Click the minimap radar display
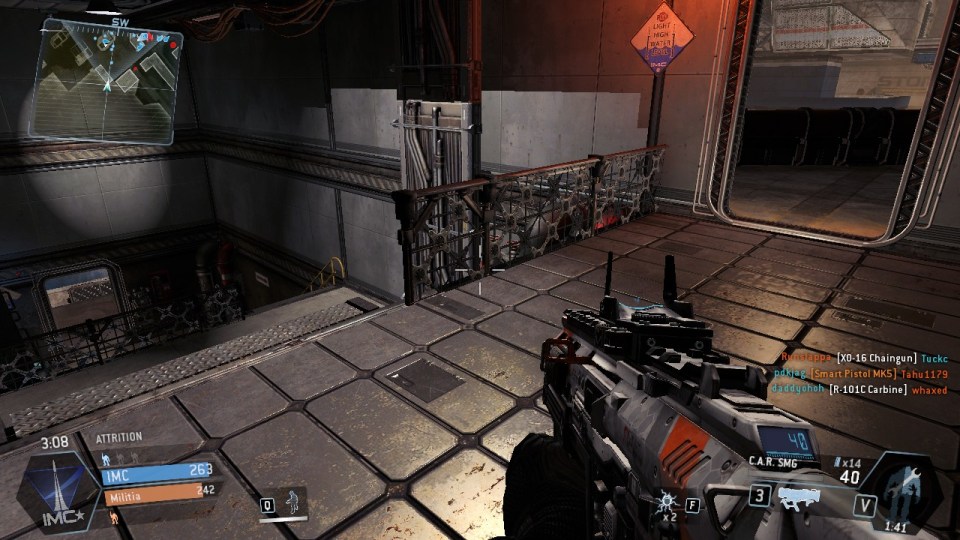The width and height of the screenshot is (960, 540). click(108, 80)
